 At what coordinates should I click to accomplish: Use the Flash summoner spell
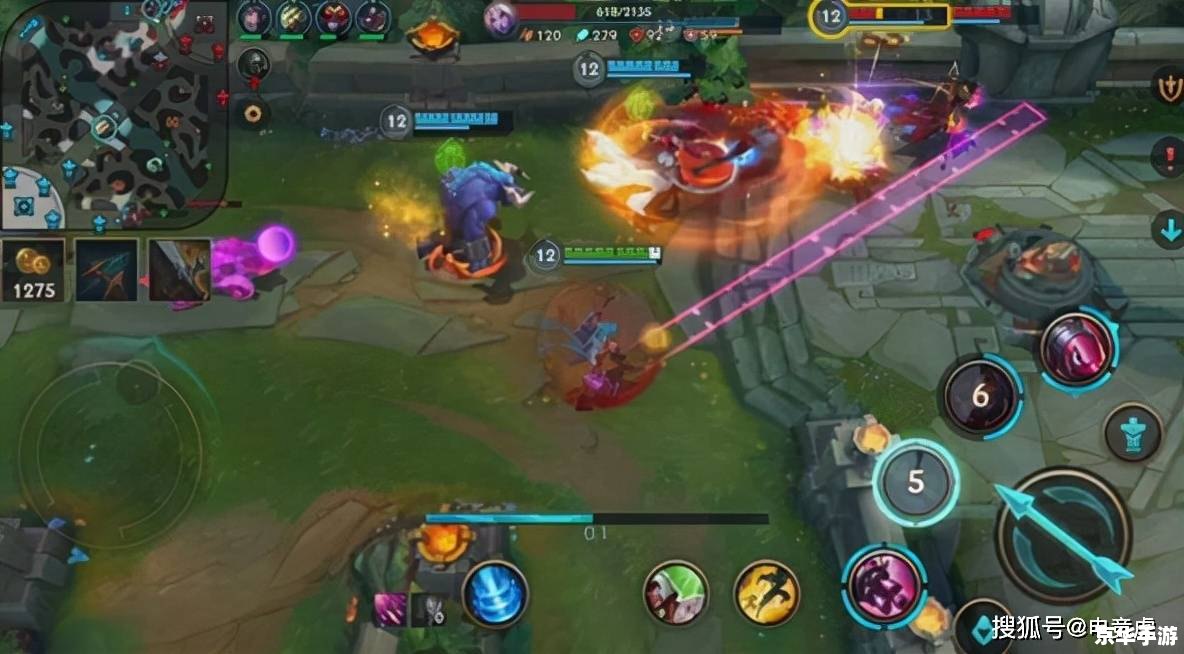coord(767,593)
